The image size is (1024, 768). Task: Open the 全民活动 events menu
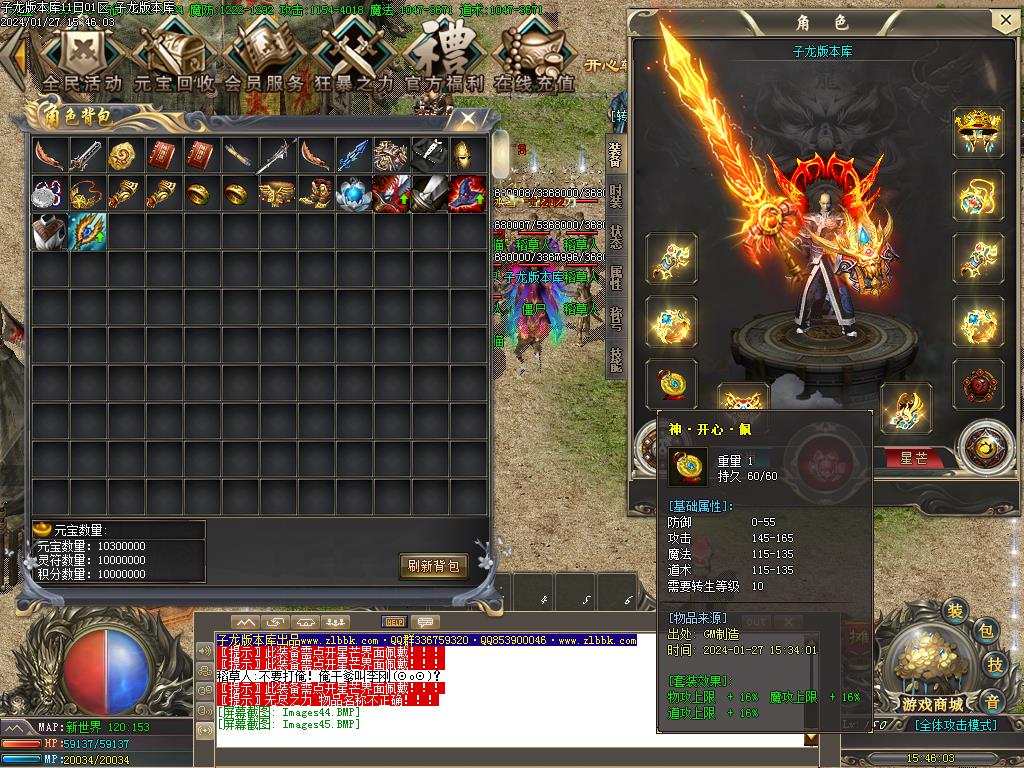click(82, 58)
